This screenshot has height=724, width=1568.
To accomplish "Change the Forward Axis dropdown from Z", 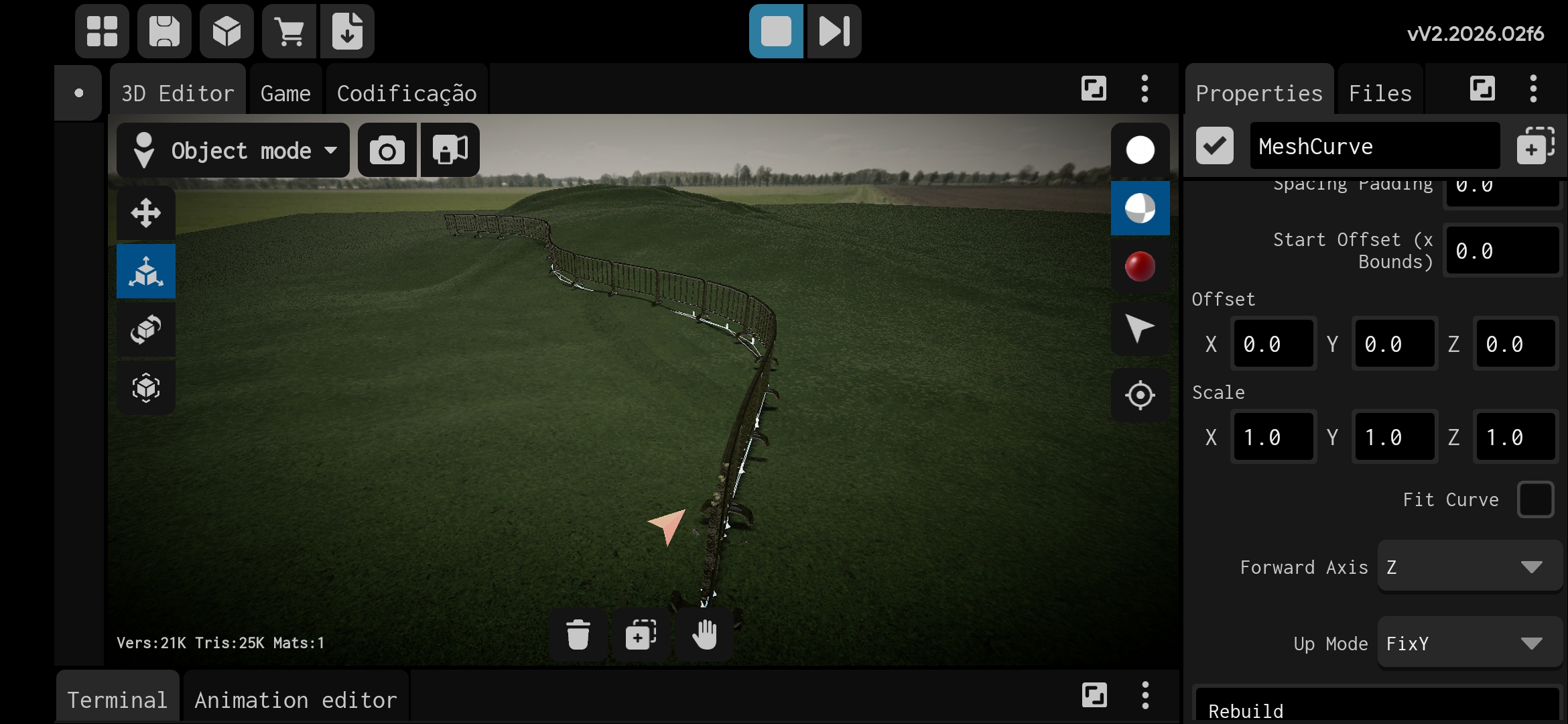I will point(1467,566).
